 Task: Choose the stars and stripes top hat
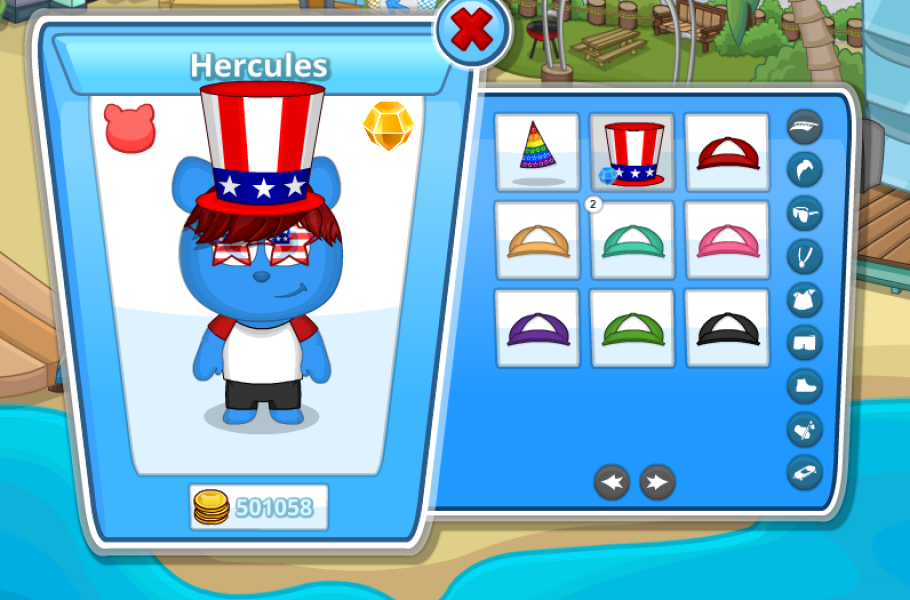[x=632, y=151]
